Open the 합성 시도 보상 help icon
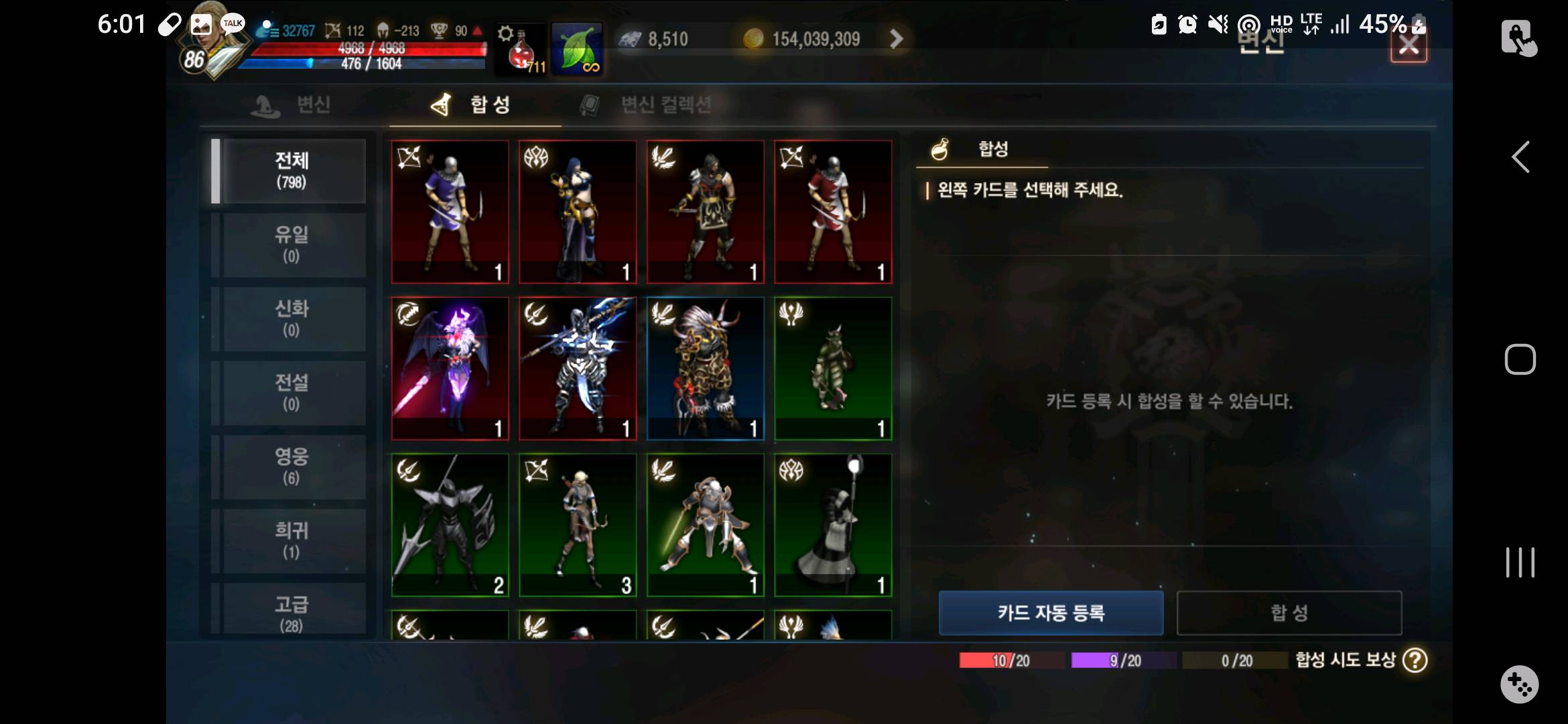 click(1415, 660)
